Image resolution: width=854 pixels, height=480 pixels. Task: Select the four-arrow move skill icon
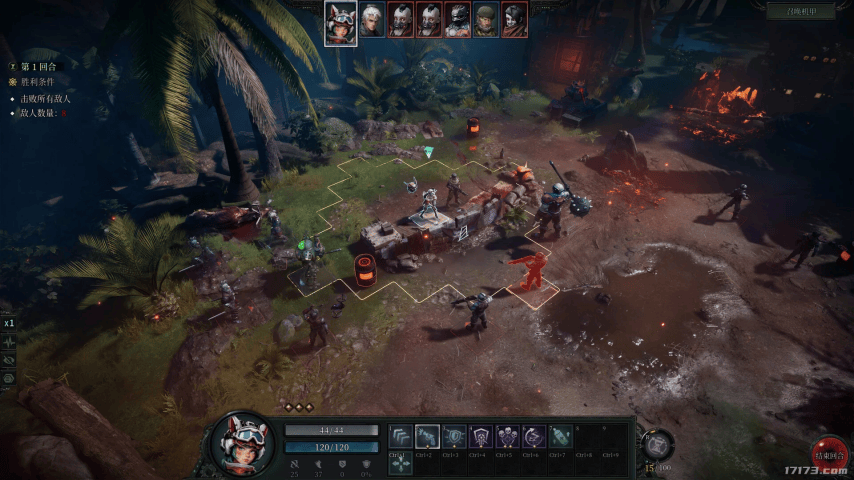tap(400, 462)
